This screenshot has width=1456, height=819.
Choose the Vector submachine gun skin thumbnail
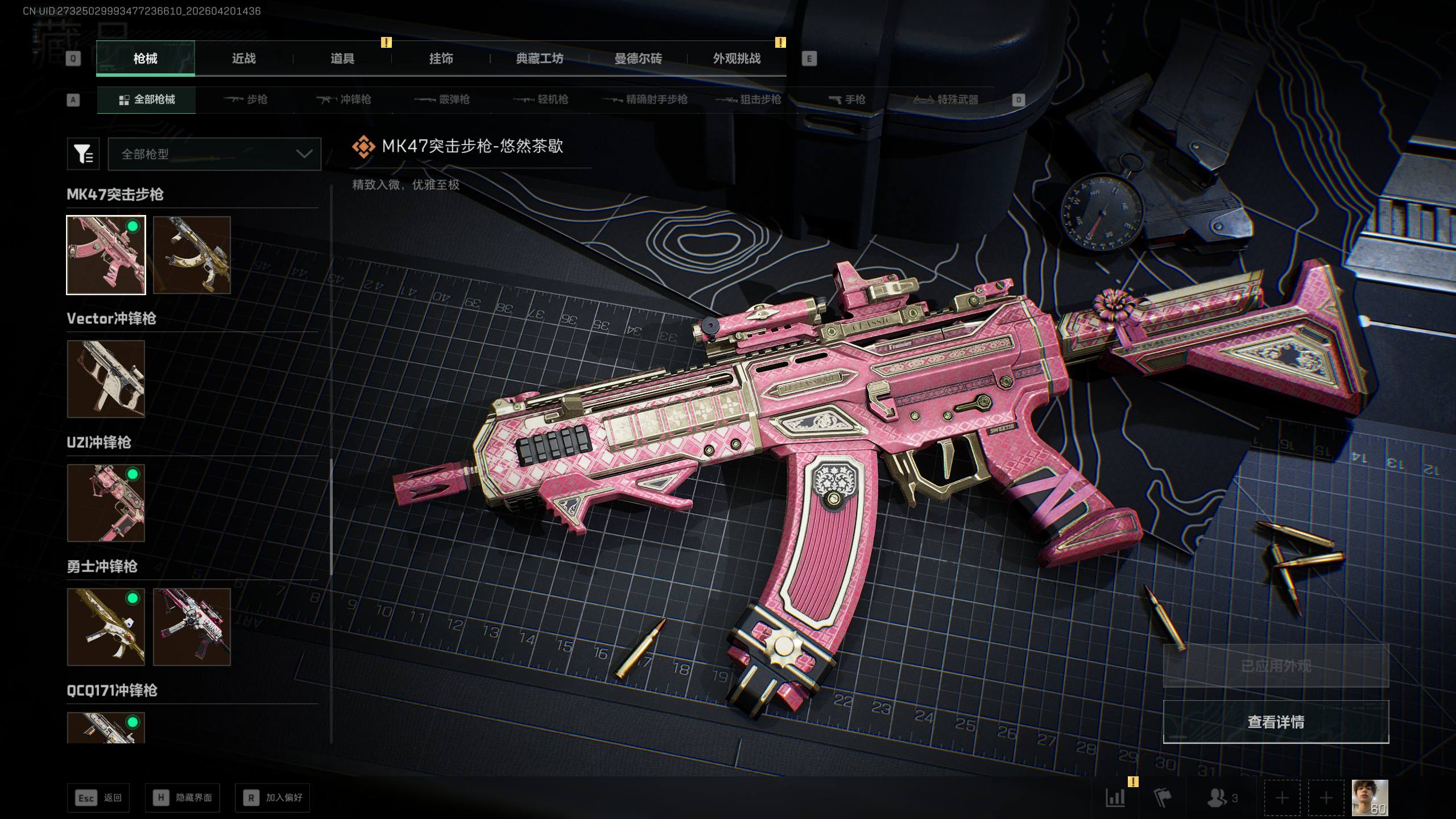(x=106, y=379)
